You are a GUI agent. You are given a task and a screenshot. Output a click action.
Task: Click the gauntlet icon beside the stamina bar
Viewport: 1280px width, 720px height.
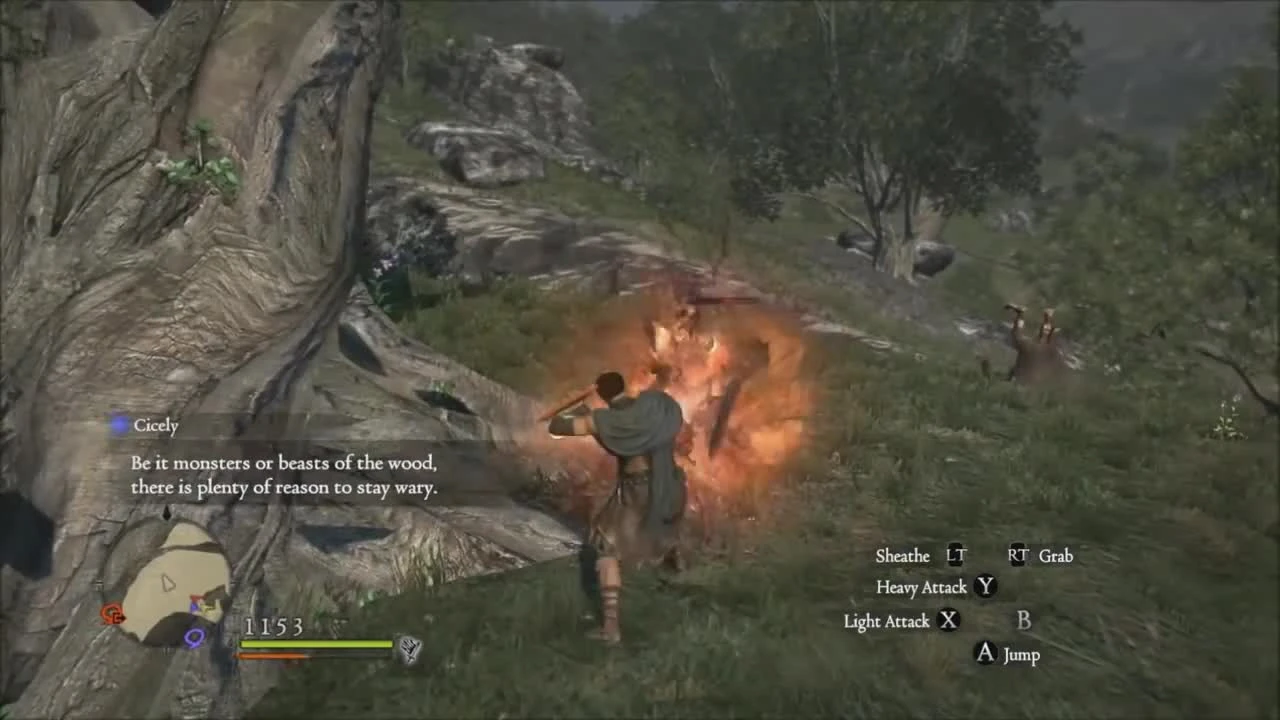[x=408, y=648]
